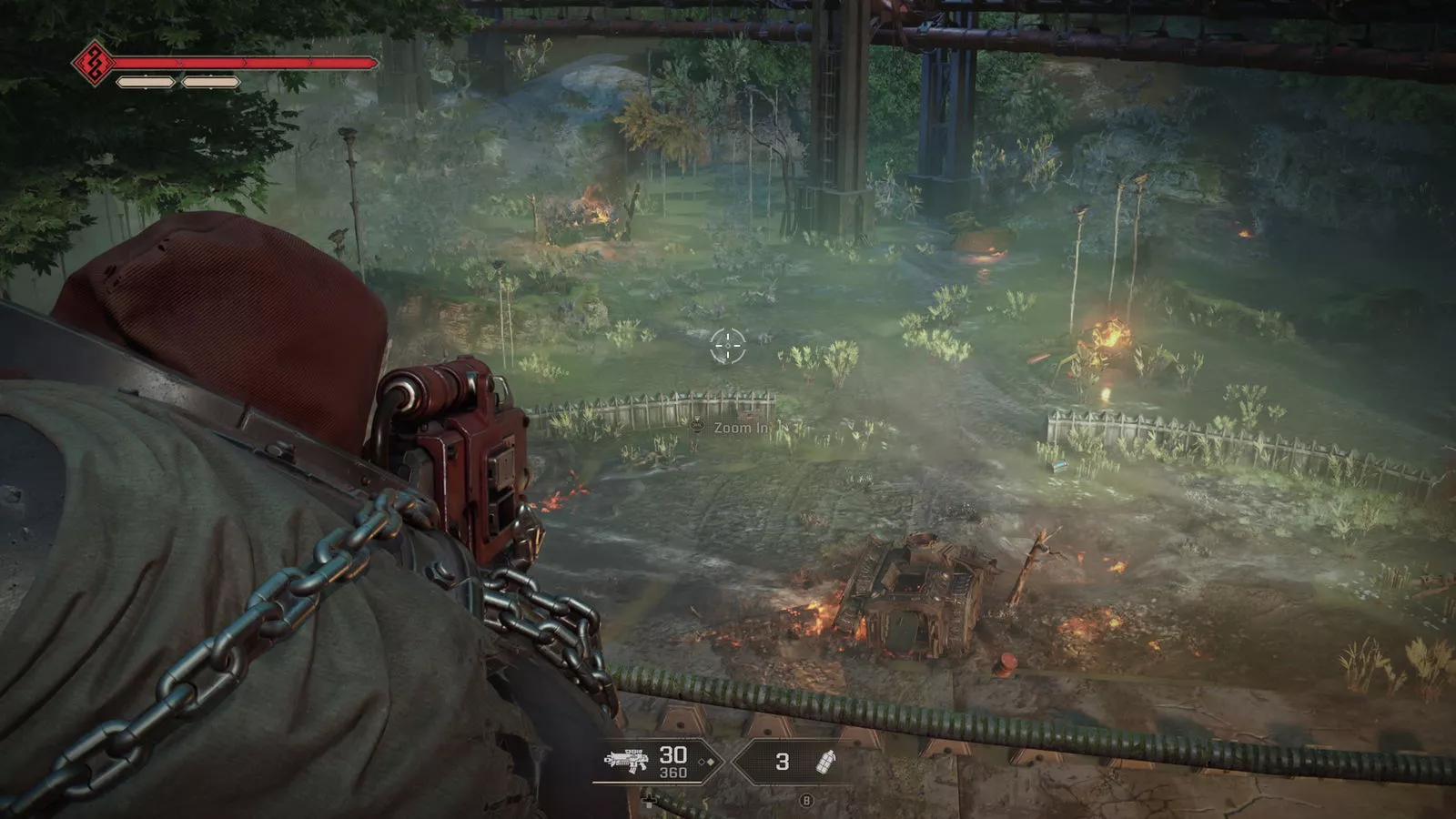Click the reserve ammo count 360
This screenshot has width=1456, height=819.
672,772
